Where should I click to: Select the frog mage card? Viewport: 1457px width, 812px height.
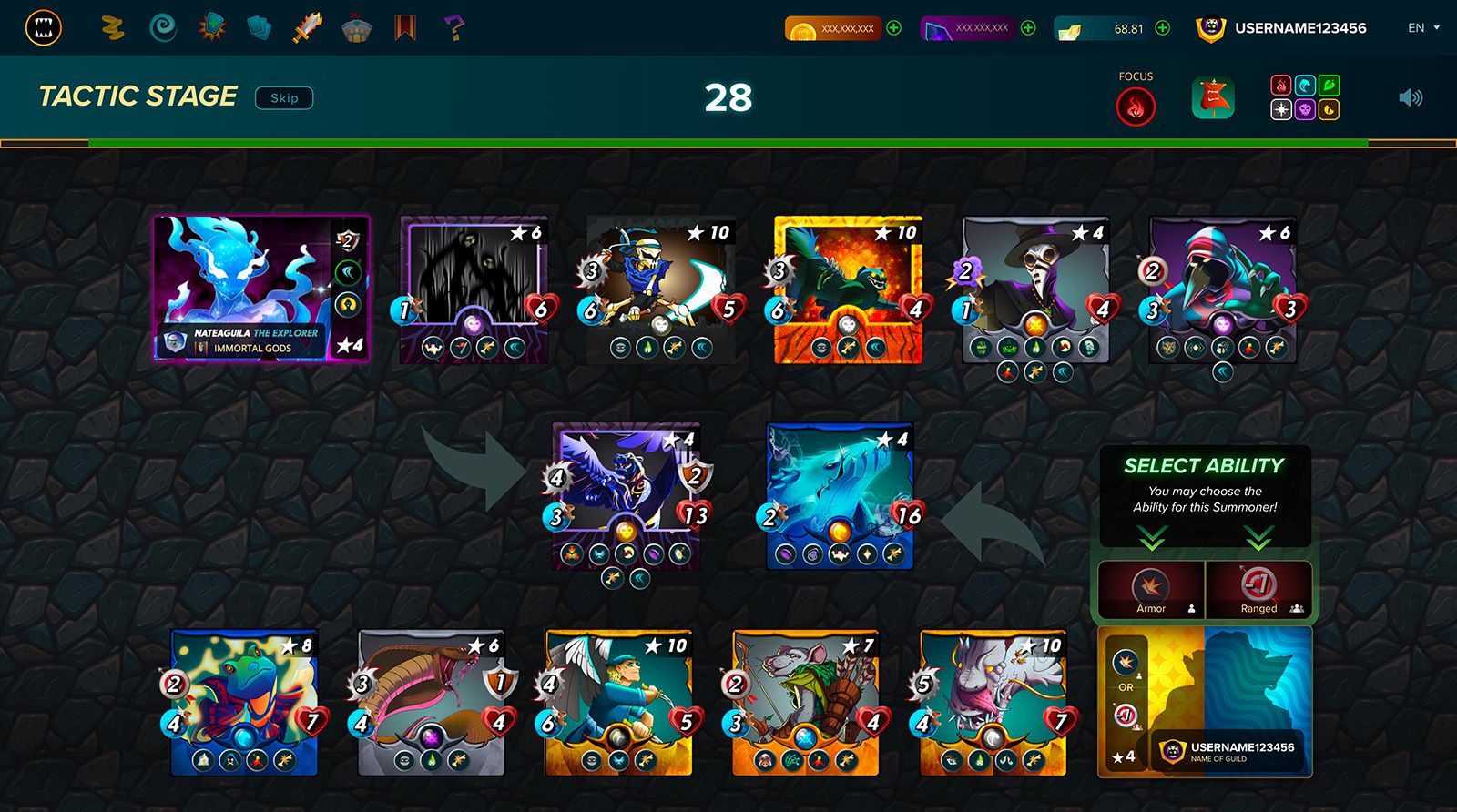tap(244, 701)
